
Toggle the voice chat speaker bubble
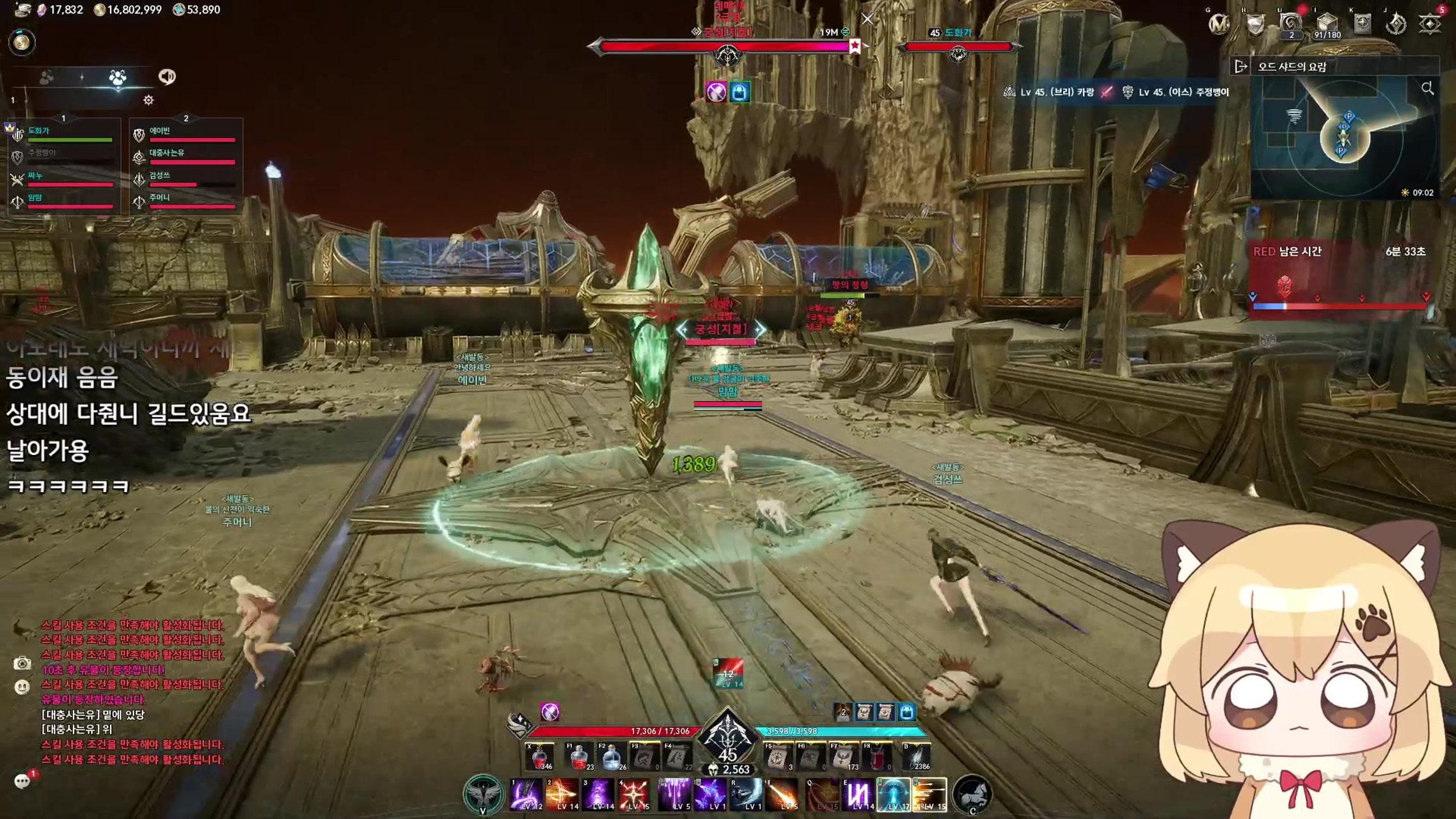tap(167, 77)
